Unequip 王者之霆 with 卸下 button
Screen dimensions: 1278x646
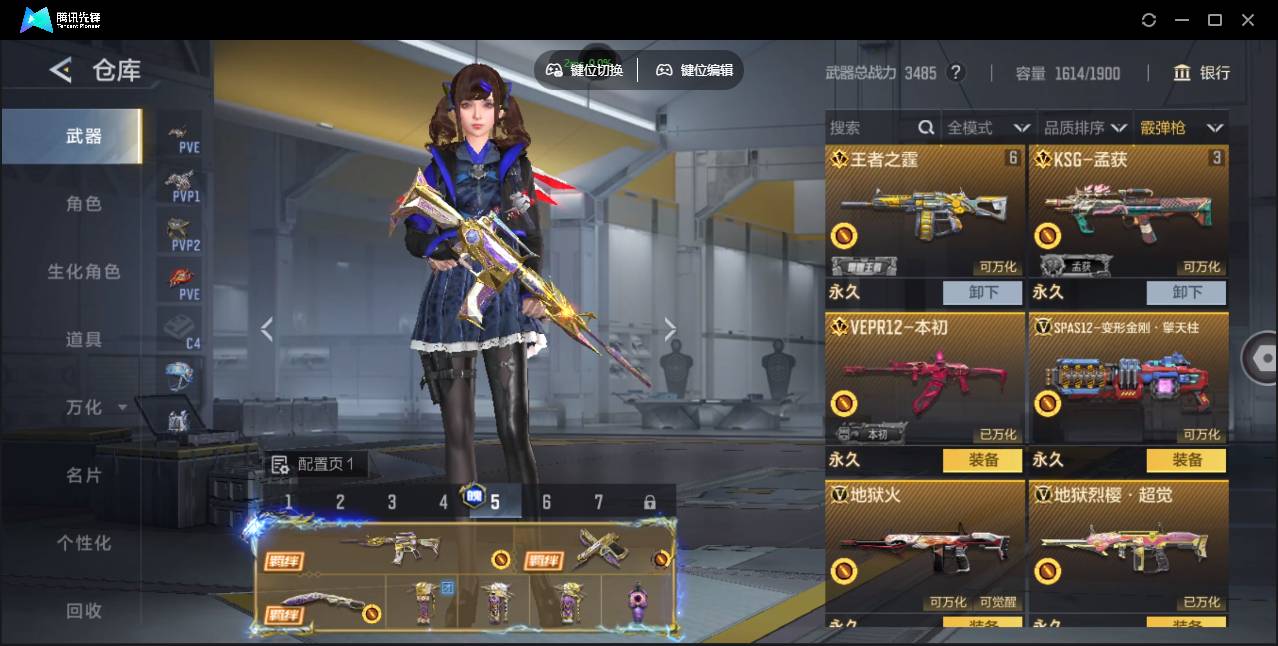coord(982,292)
